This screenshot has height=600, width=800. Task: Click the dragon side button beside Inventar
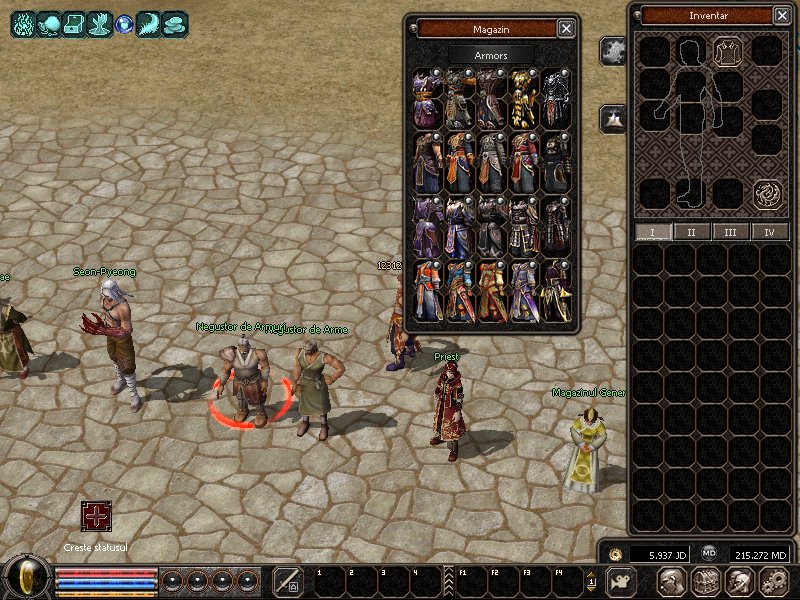tap(613, 50)
